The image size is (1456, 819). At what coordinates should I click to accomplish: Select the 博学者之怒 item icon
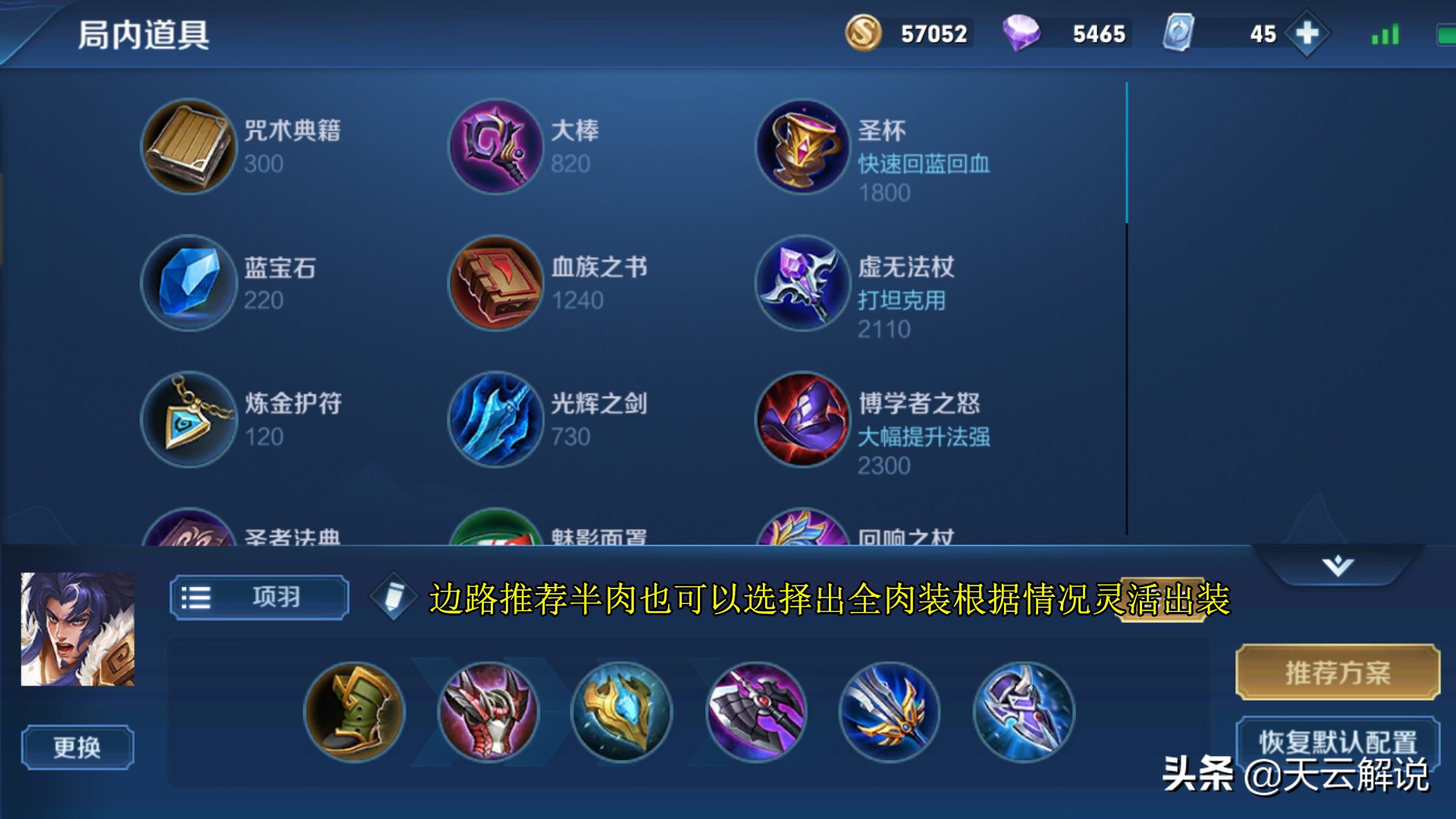tap(801, 421)
